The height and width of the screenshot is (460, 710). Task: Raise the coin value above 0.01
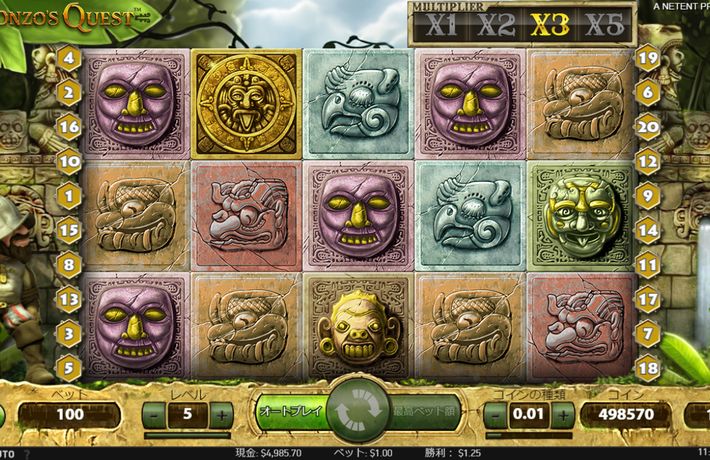pyautogui.click(x=566, y=414)
